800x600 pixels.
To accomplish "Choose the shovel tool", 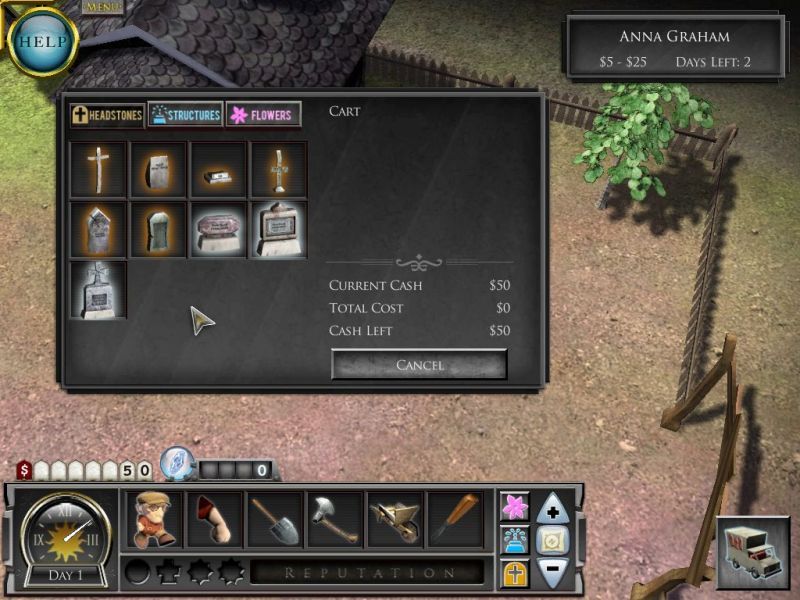I will pos(275,519).
